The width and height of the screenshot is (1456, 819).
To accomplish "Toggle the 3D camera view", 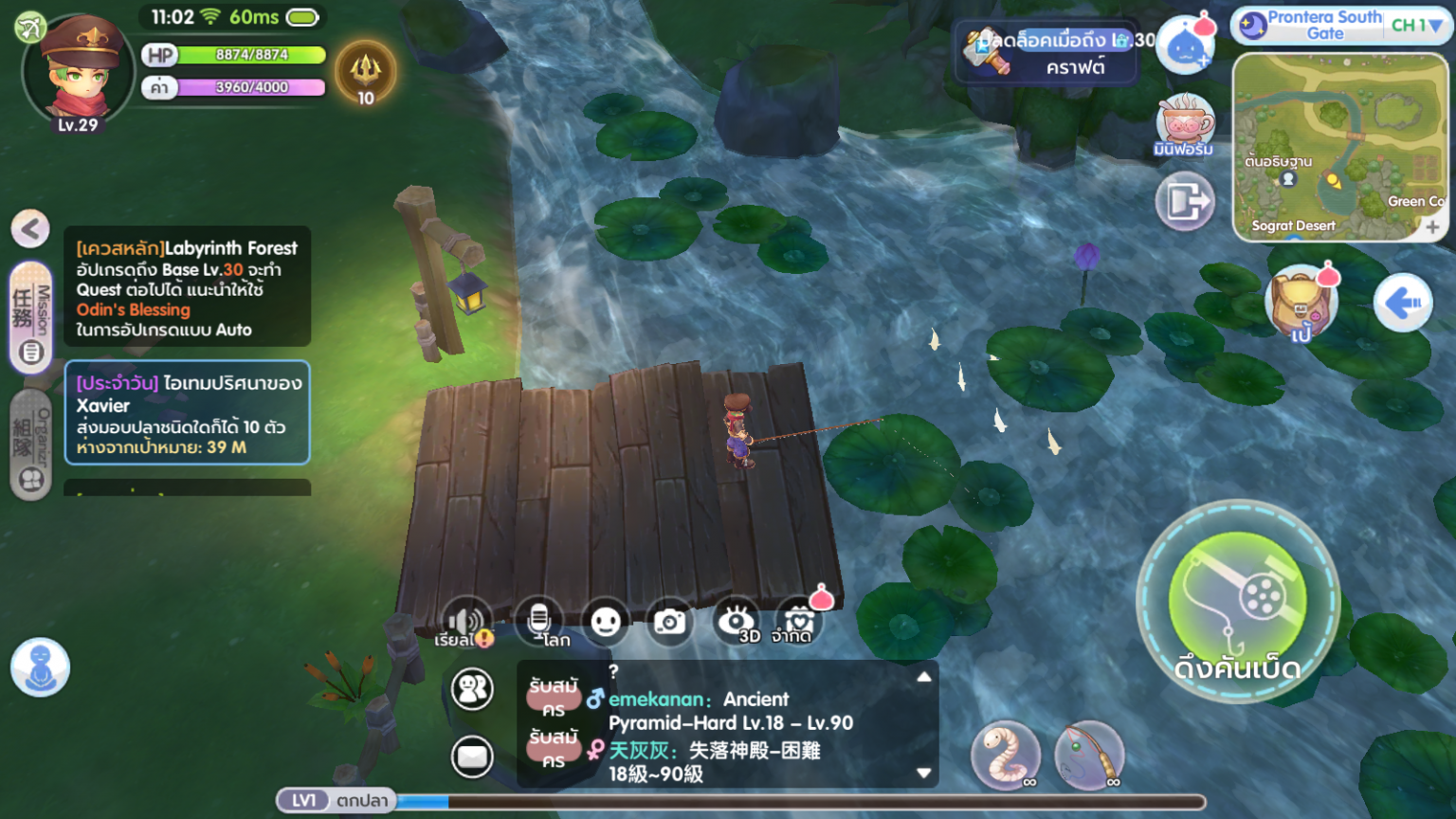I will pyautogui.click(x=737, y=622).
